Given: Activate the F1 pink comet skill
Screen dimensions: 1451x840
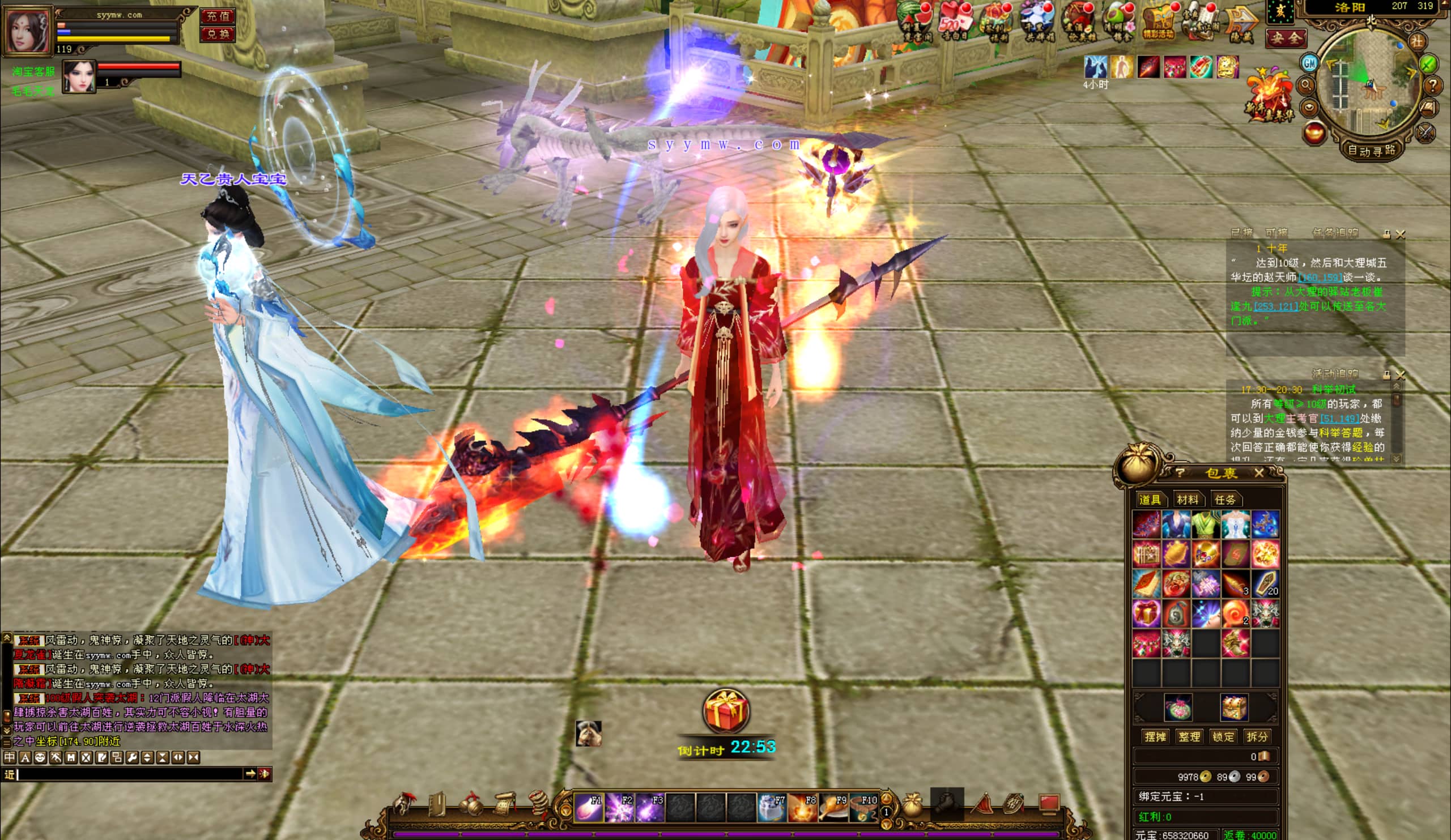Looking at the screenshot, I should pos(589,807).
